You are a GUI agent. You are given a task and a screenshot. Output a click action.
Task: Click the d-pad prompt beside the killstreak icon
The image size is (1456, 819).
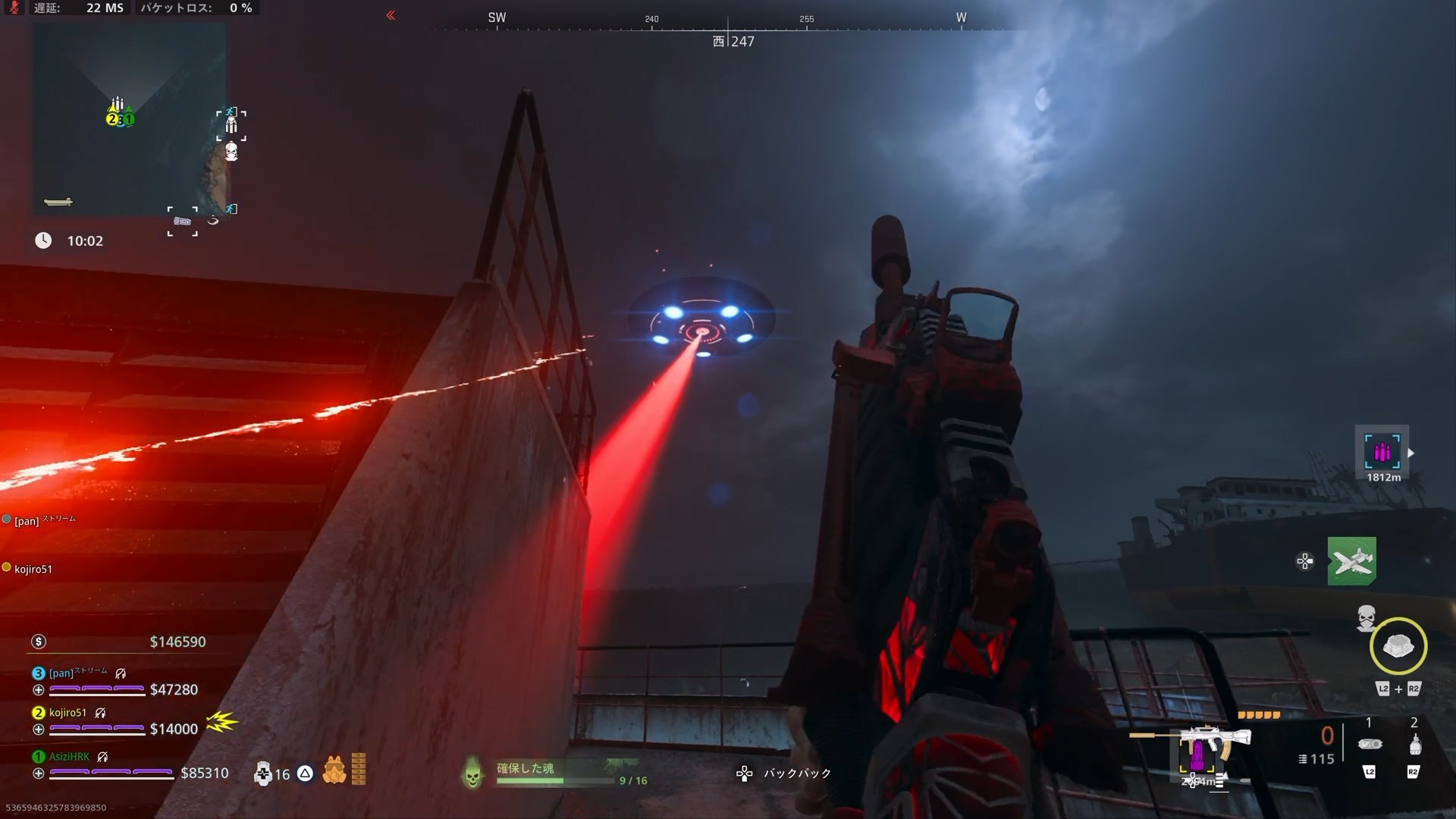1304,561
